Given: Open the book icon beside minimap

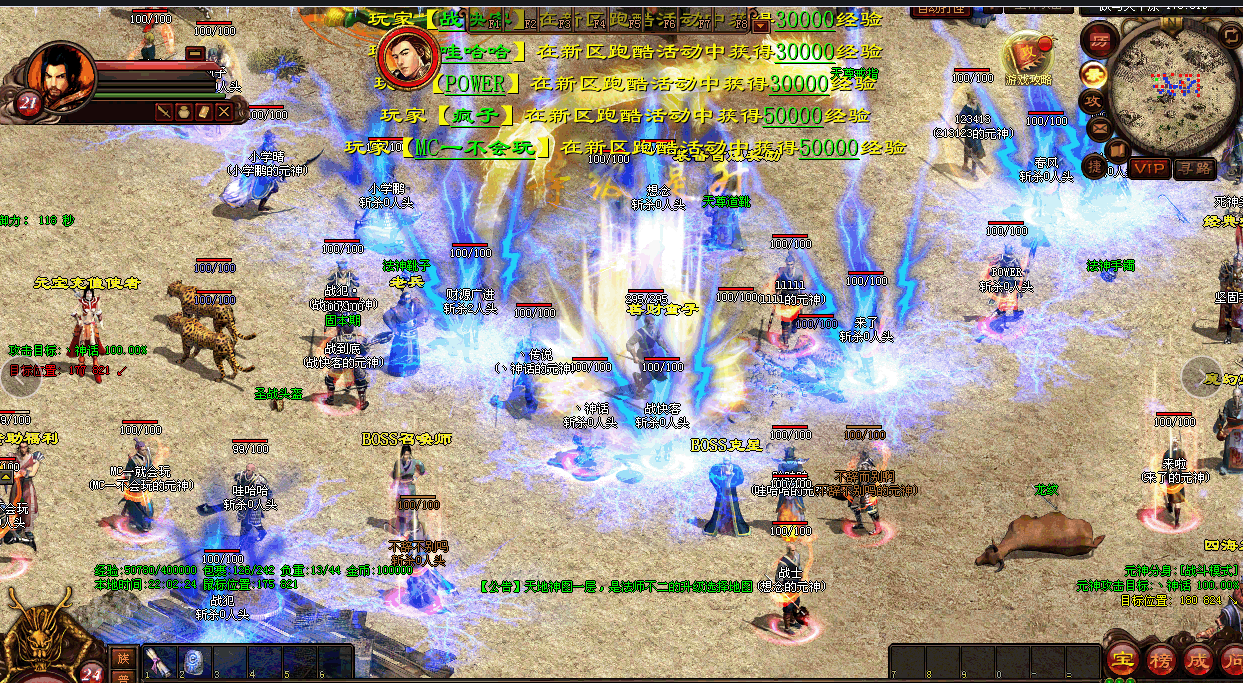Looking at the screenshot, I should point(1117,150).
